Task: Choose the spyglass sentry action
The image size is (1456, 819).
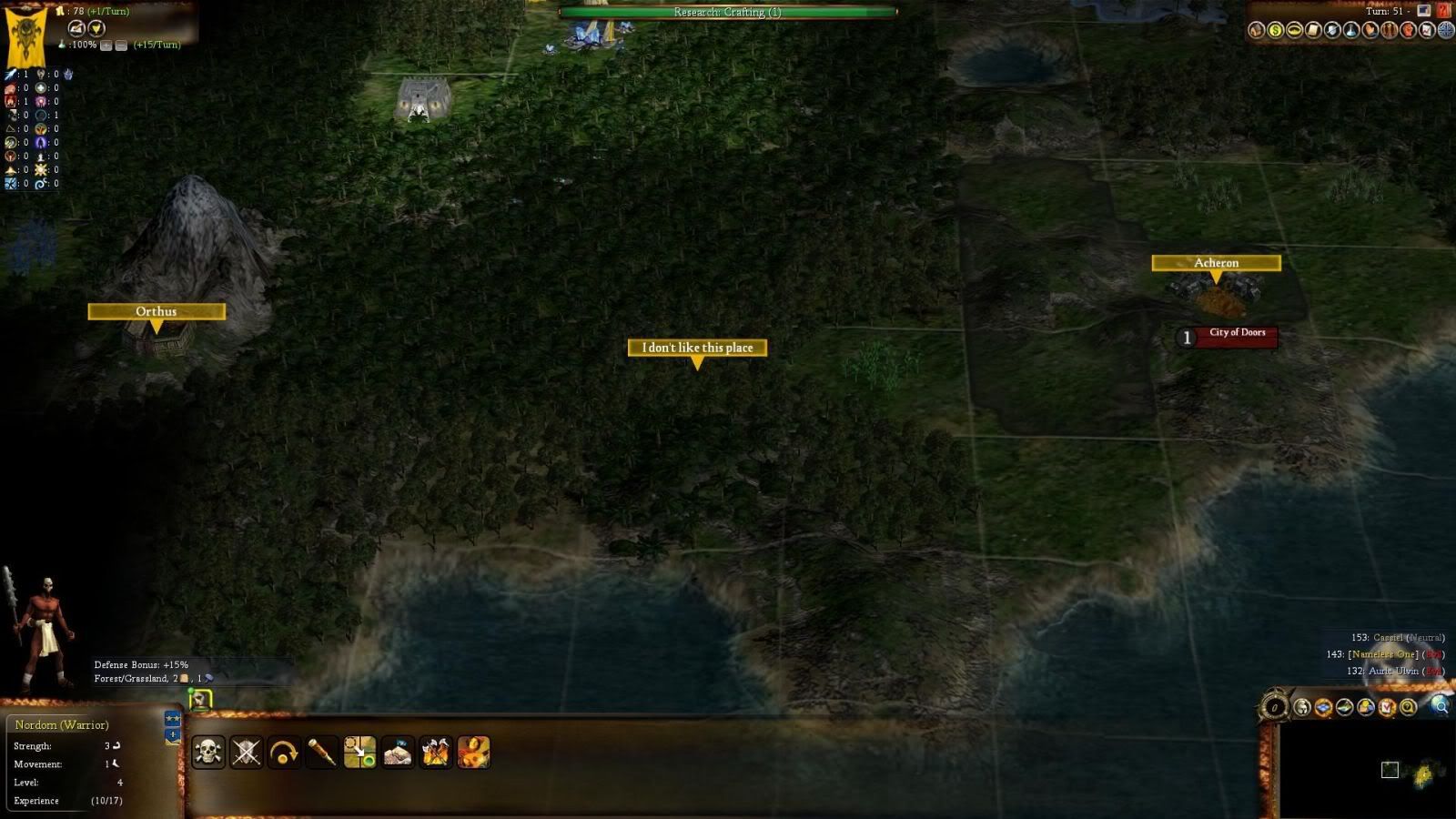Action: (x=322, y=753)
